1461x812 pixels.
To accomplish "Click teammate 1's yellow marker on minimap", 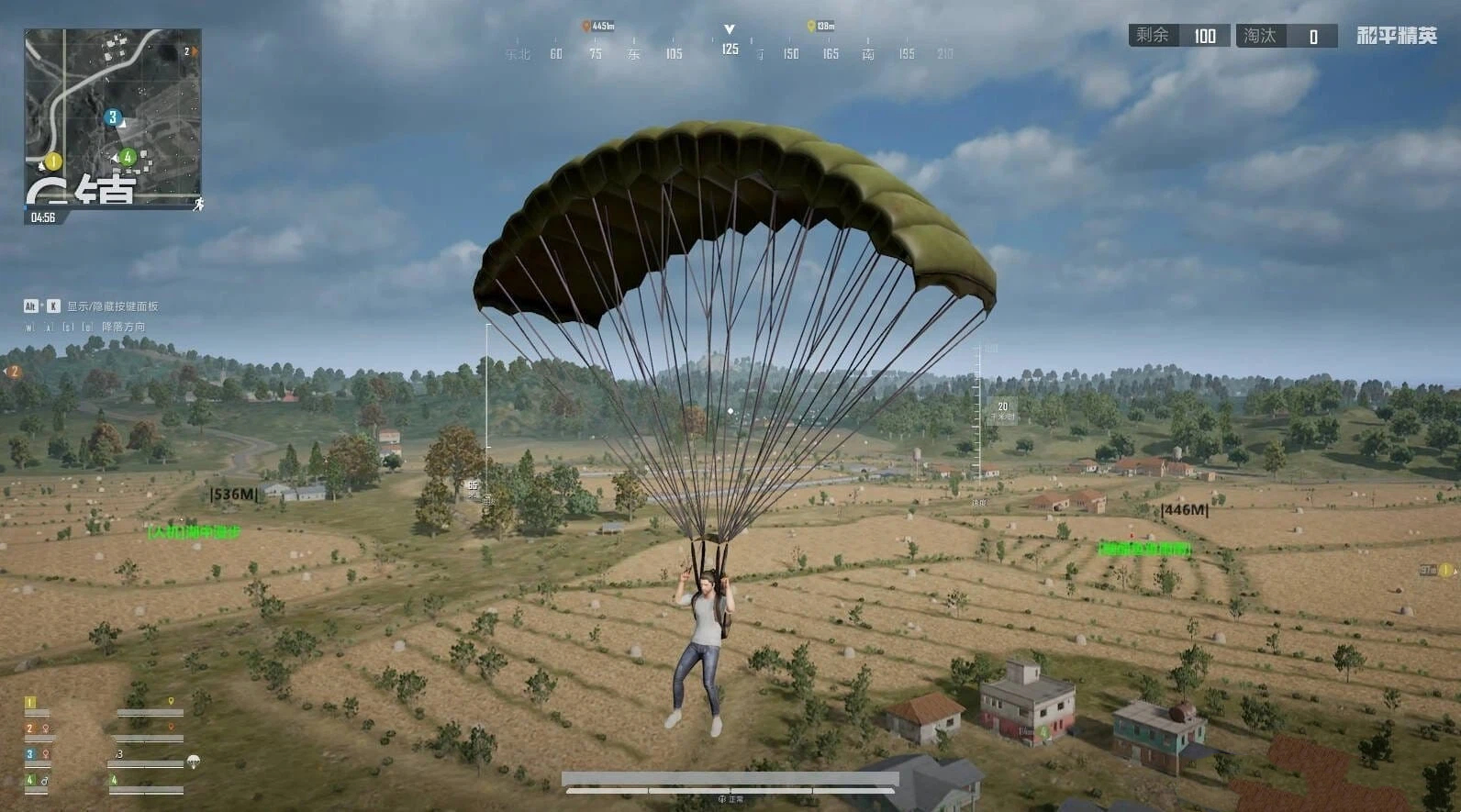I will (53, 161).
